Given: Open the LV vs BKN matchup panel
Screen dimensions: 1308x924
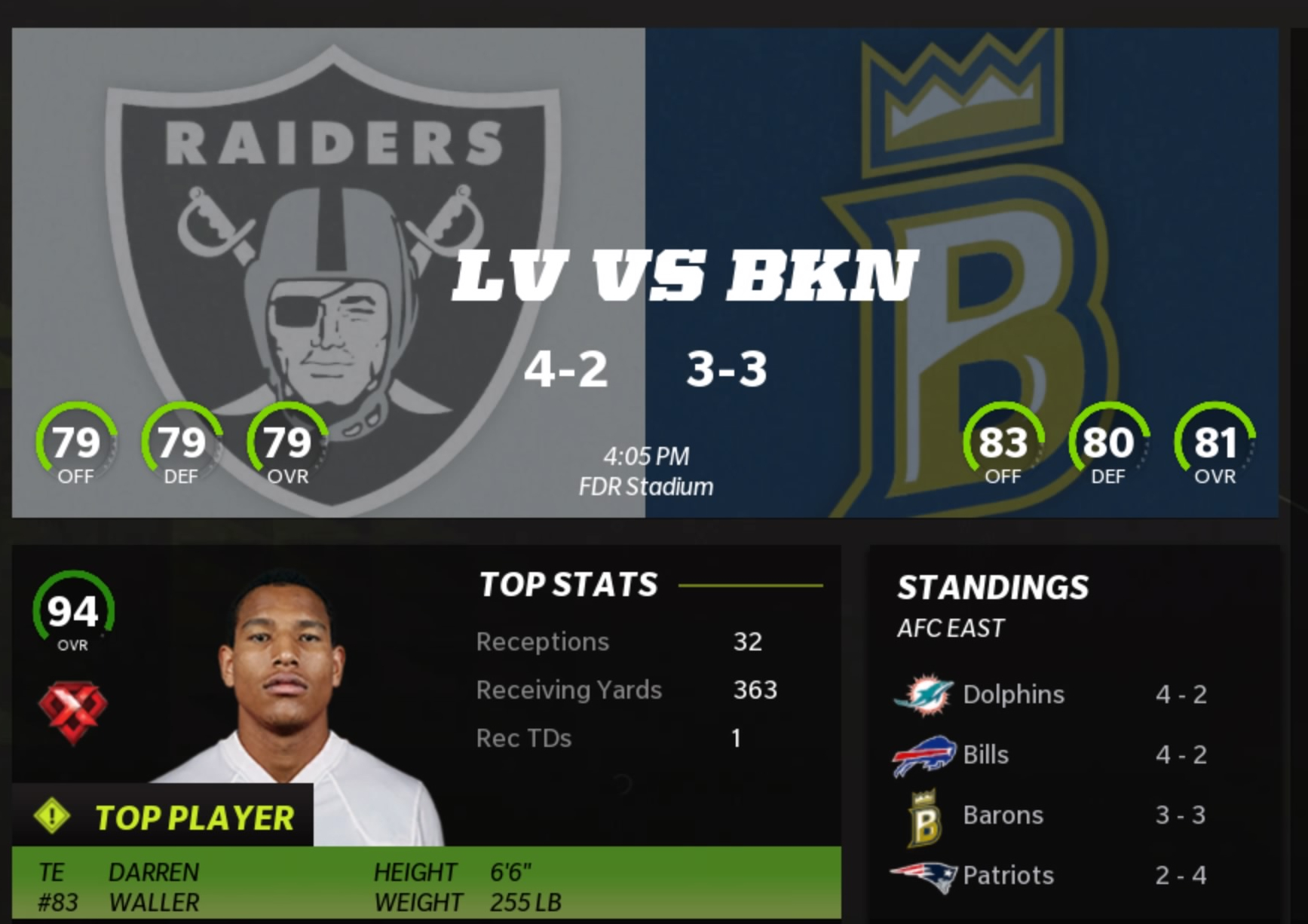Looking at the screenshot, I should [645, 272].
